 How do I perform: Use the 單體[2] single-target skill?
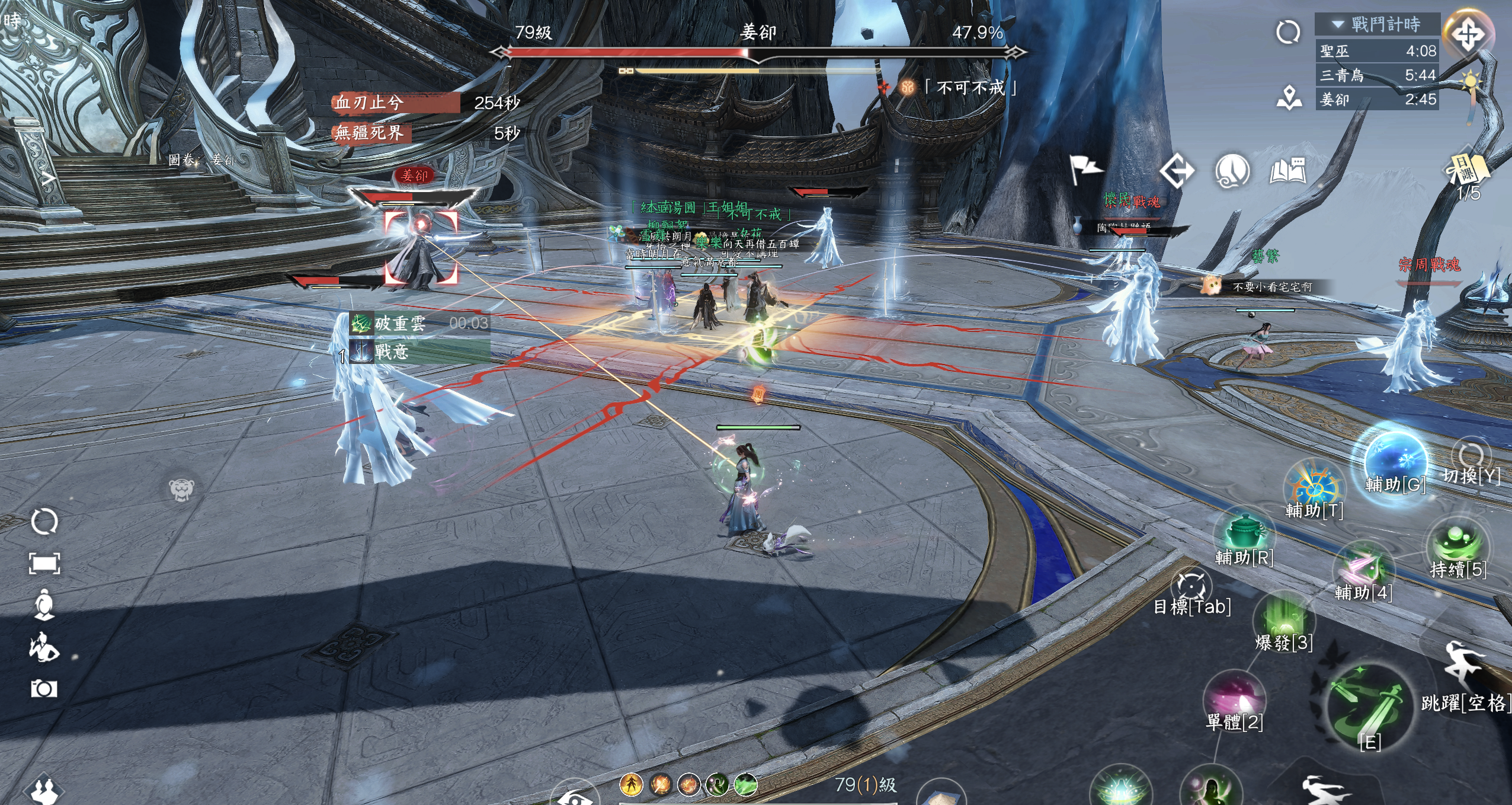[x=1234, y=699]
